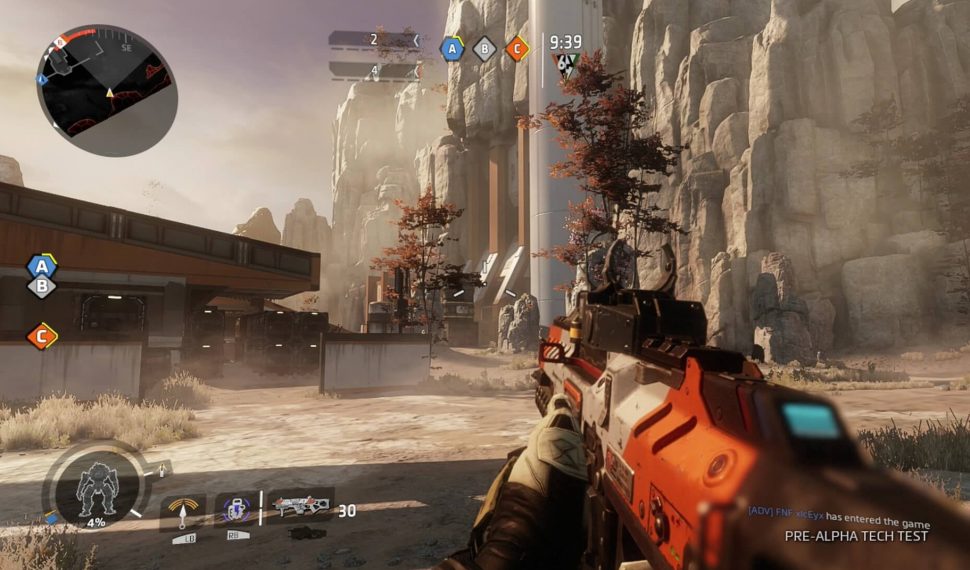
Task: Activate the pulse blade ordnance icon
Action: [x=183, y=512]
